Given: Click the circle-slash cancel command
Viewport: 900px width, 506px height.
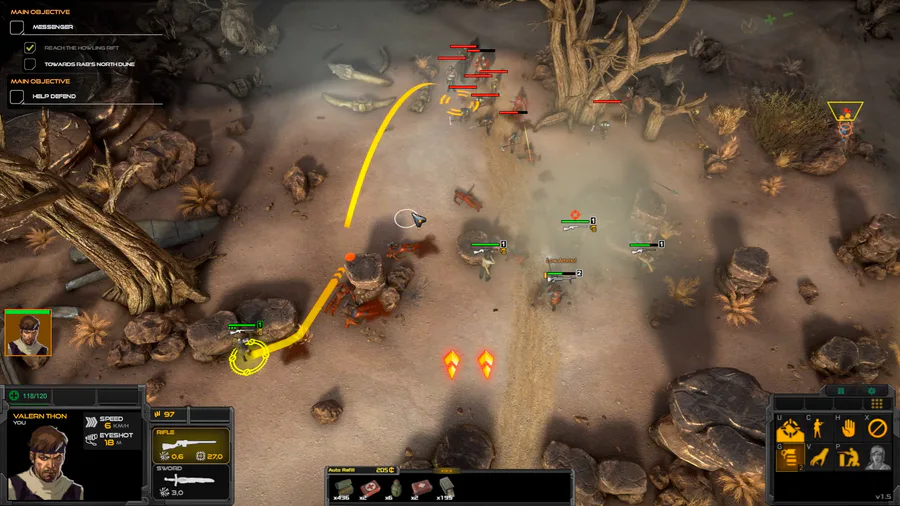Looking at the screenshot, I should coord(877,428).
